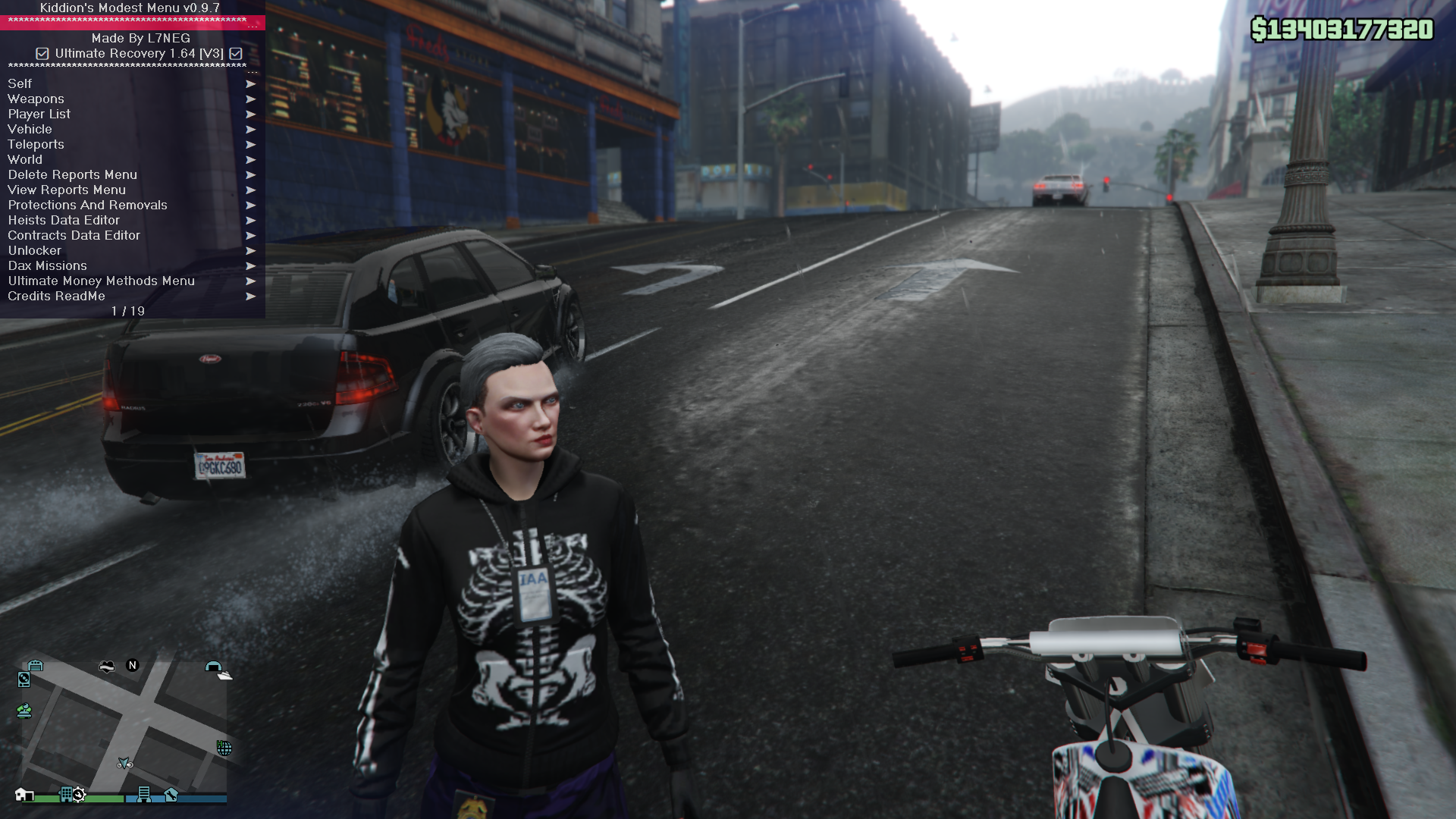Click the garage icon on the minimap
This screenshot has height=819, width=1456.
click(35, 666)
